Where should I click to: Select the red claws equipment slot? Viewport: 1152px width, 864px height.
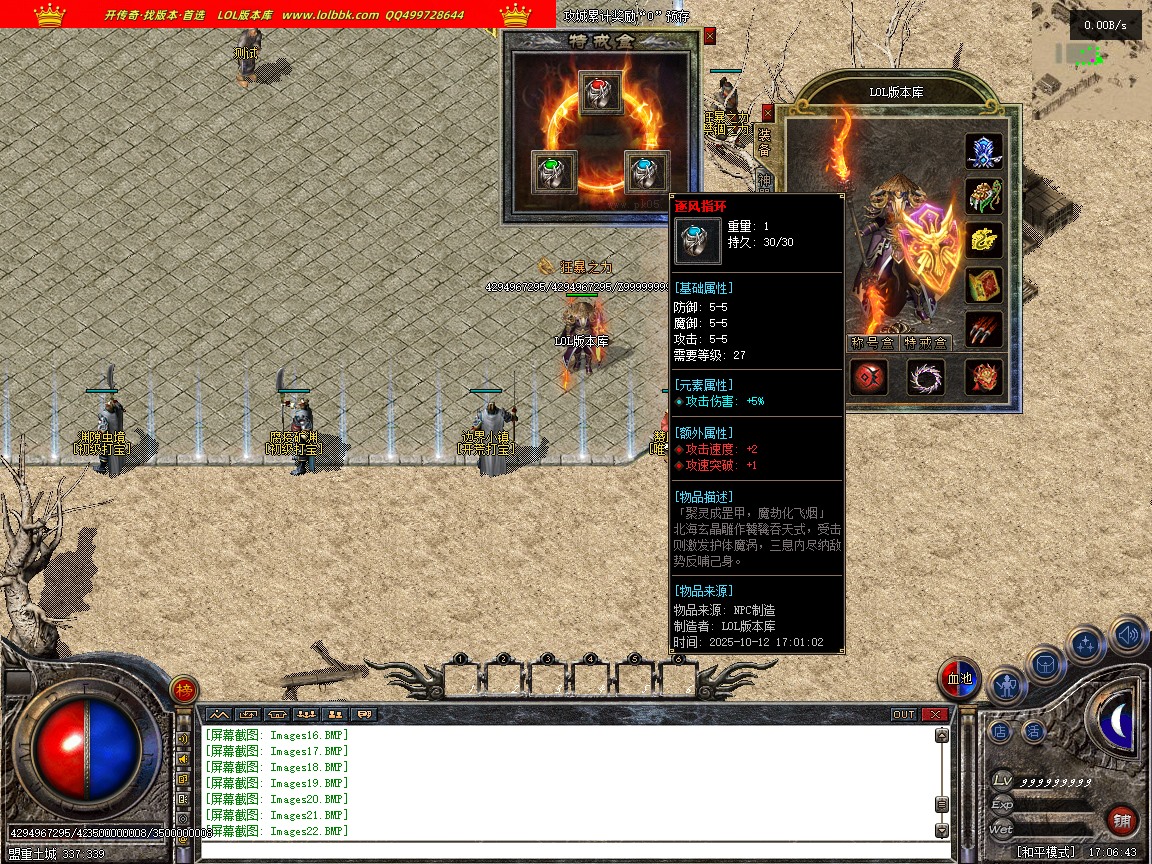tap(984, 329)
